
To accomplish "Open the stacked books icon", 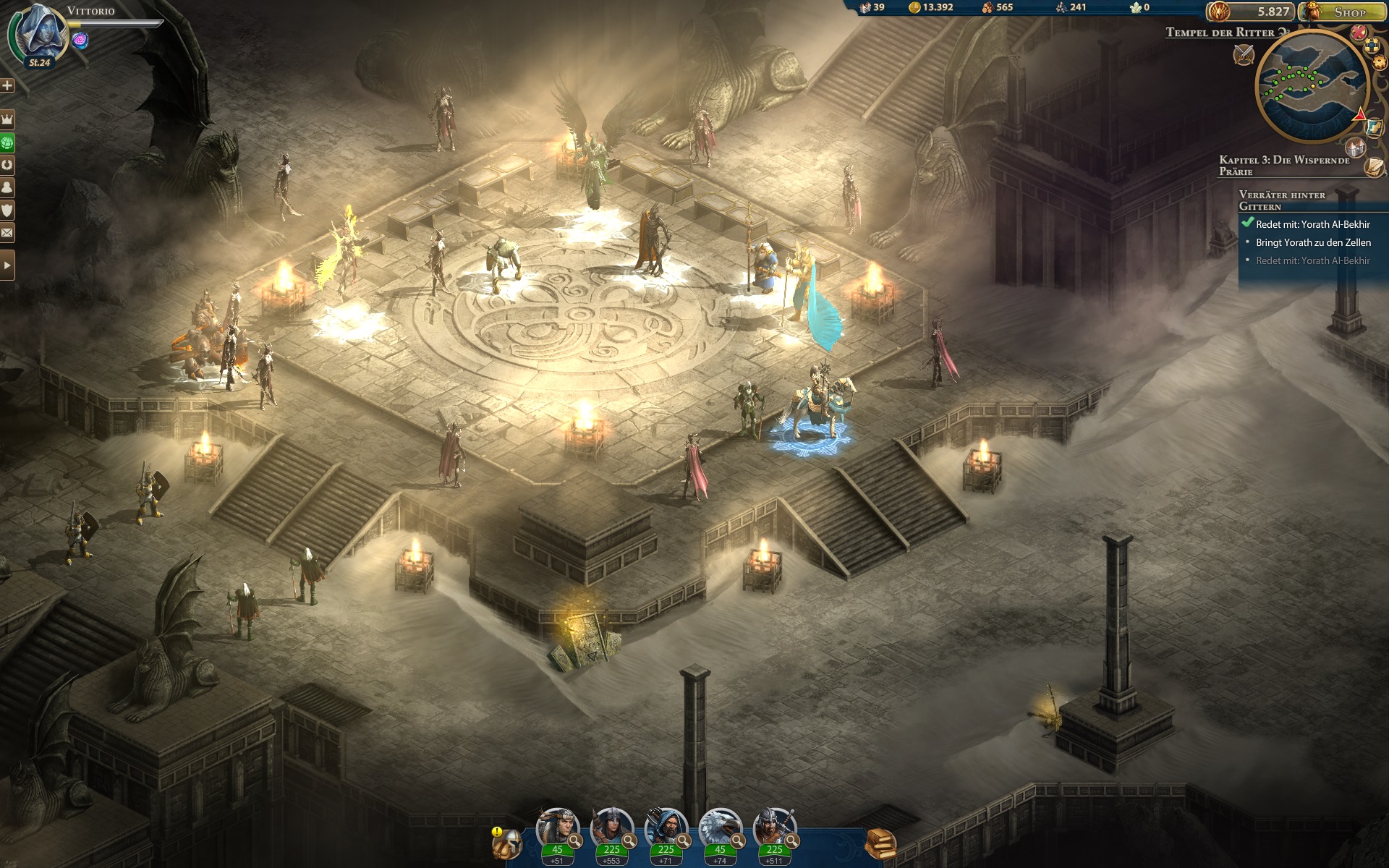I will pyautogui.click(x=880, y=843).
